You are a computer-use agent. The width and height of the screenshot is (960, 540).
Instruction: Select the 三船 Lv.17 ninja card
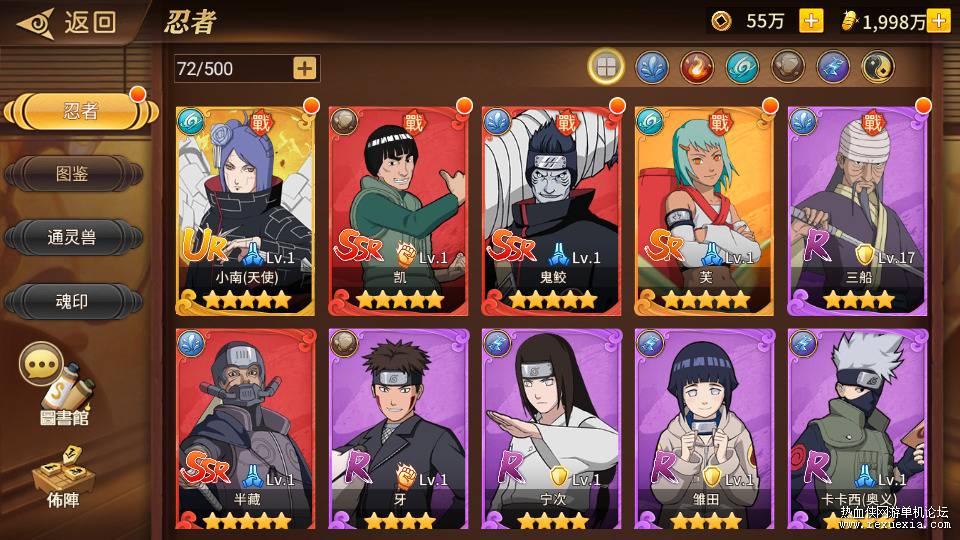coord(857,210)
